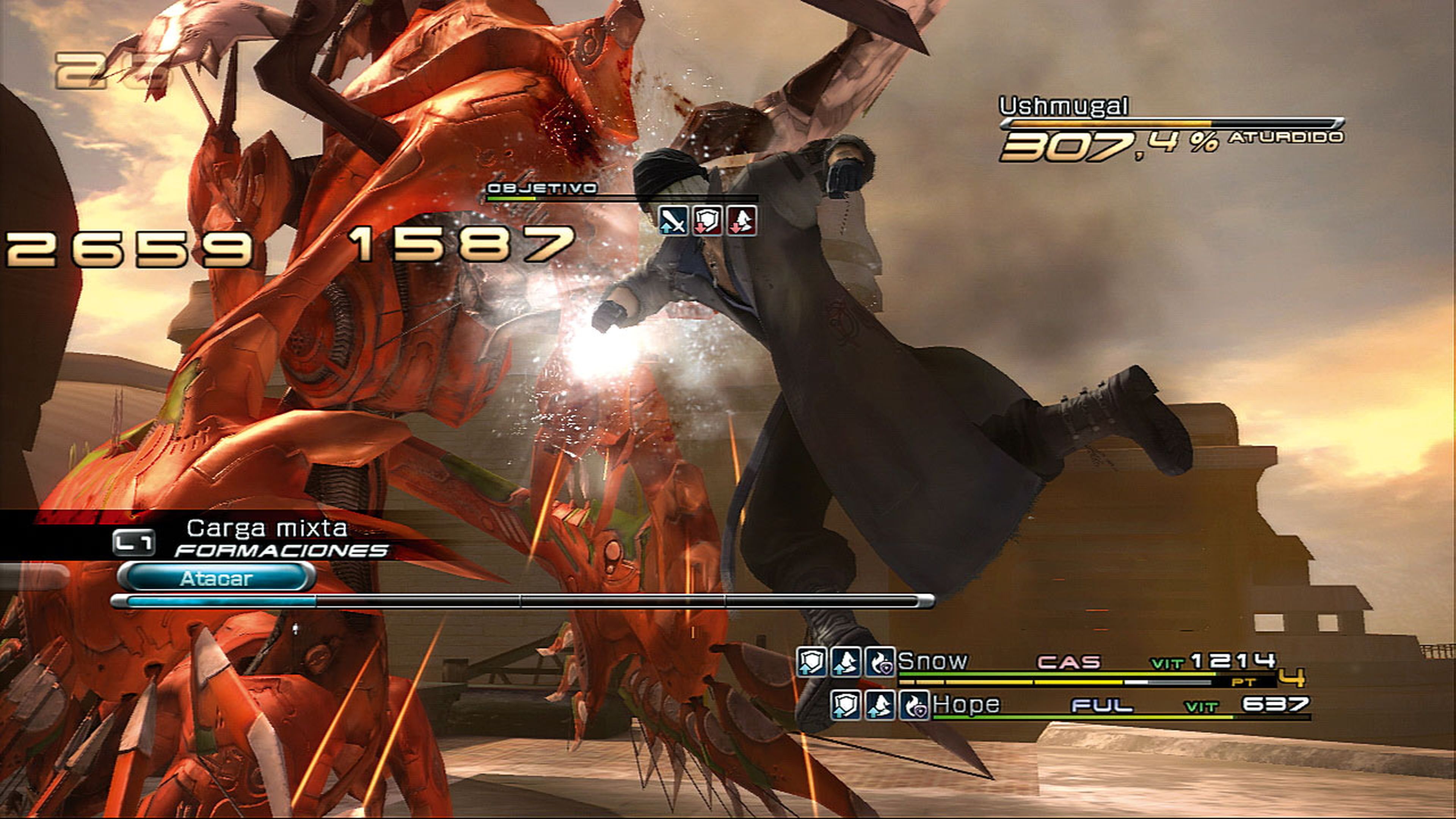Screen dimensions: 1456x819
Task: Click Snow's flame resistance buff icon
Action: point(880,662)
